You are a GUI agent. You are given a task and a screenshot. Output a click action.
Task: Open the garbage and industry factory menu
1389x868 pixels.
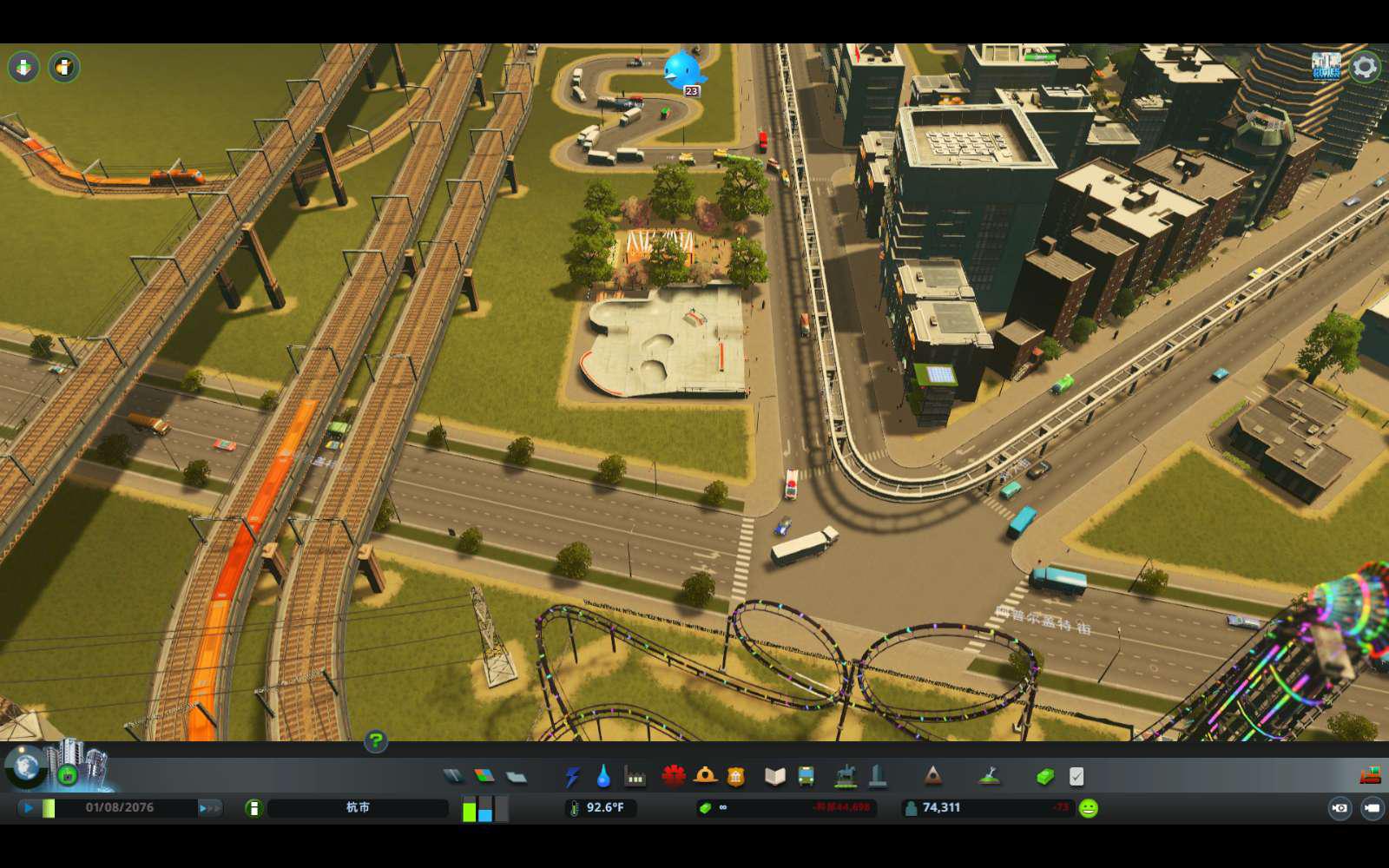click(635, 776)
